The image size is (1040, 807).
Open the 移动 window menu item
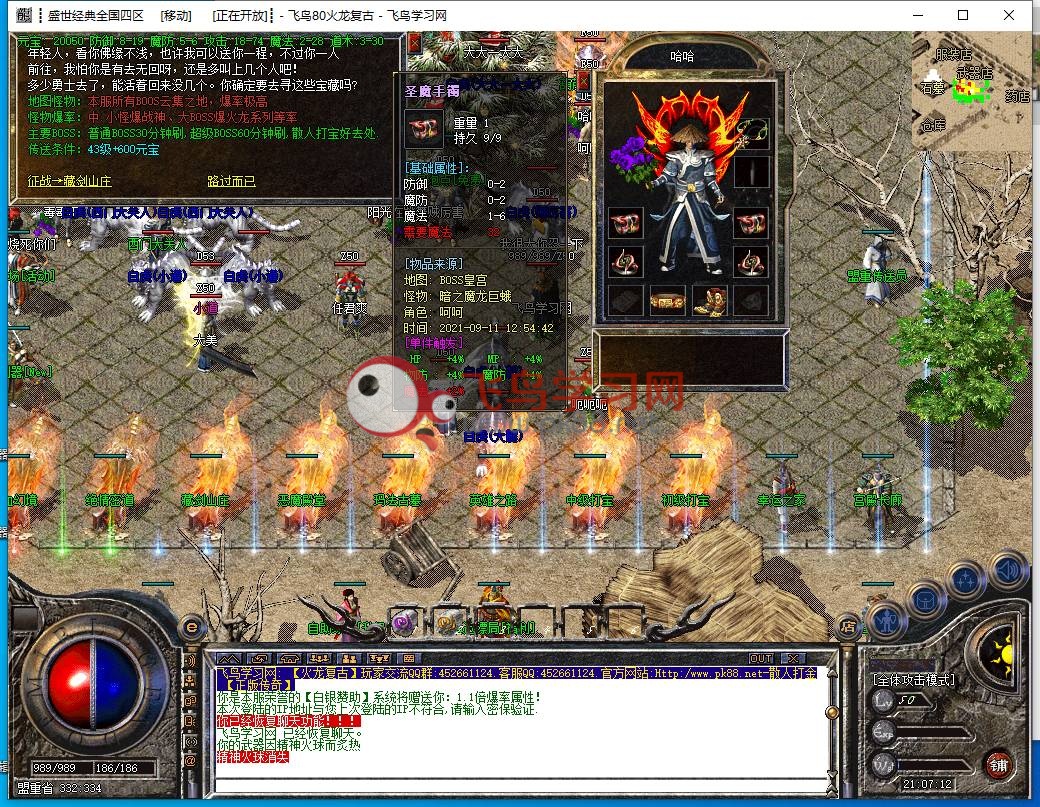175,15
